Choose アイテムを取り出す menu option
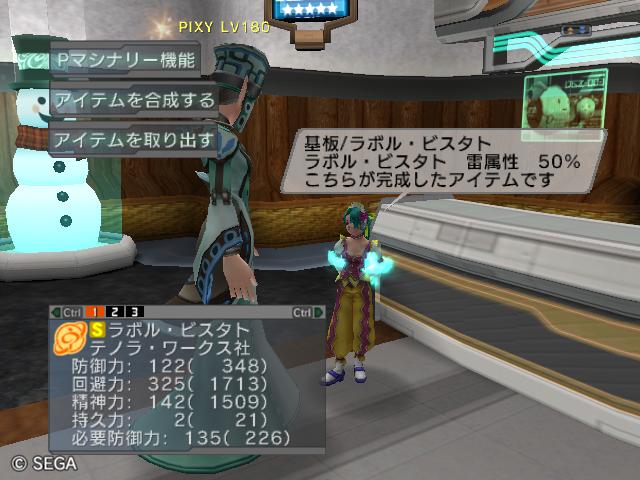640x480 pixels. (x=132, y=139)
